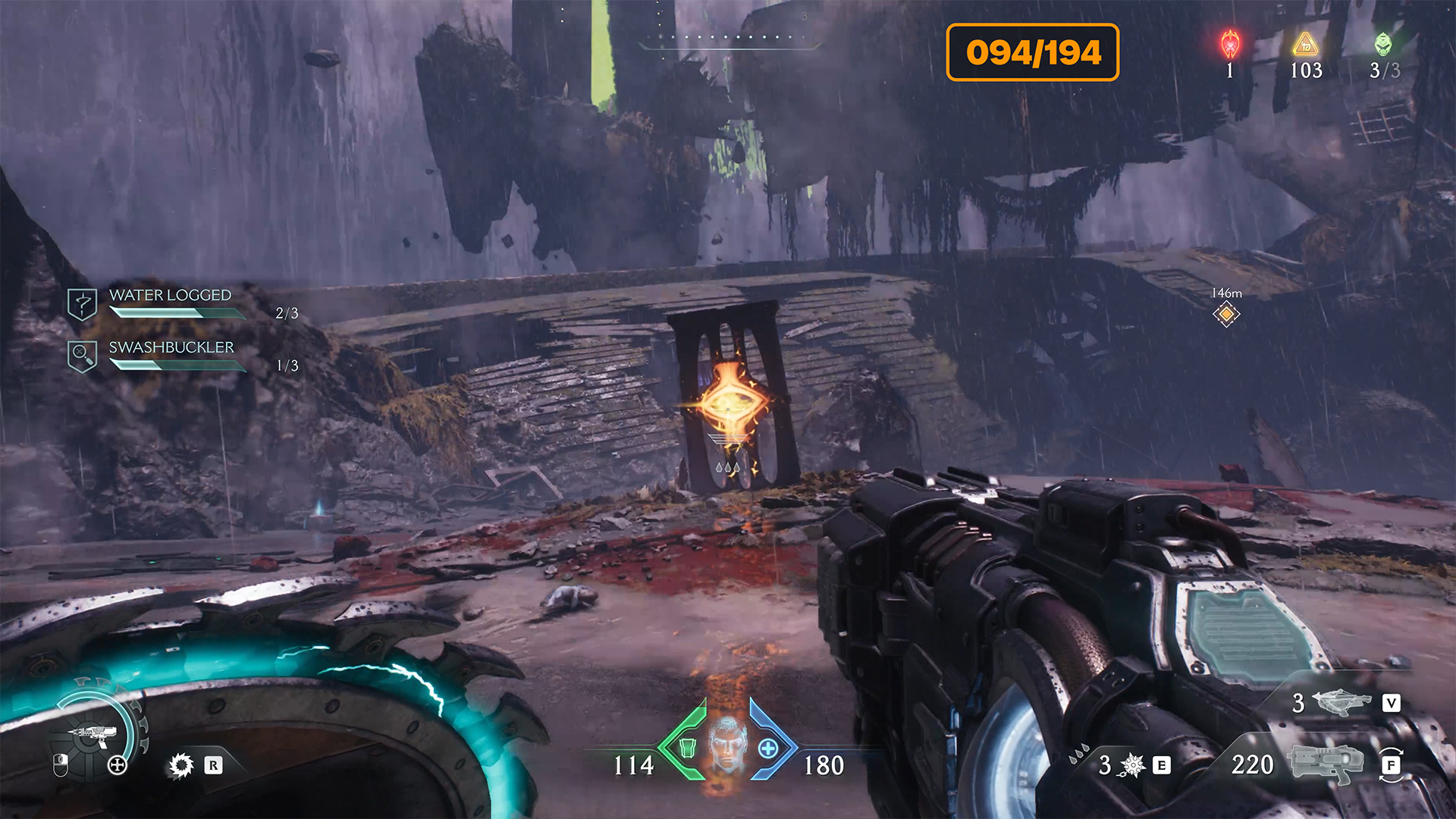Click the blue health cross icon
This screenshot has height=819, width=1456.
[767, 748]
